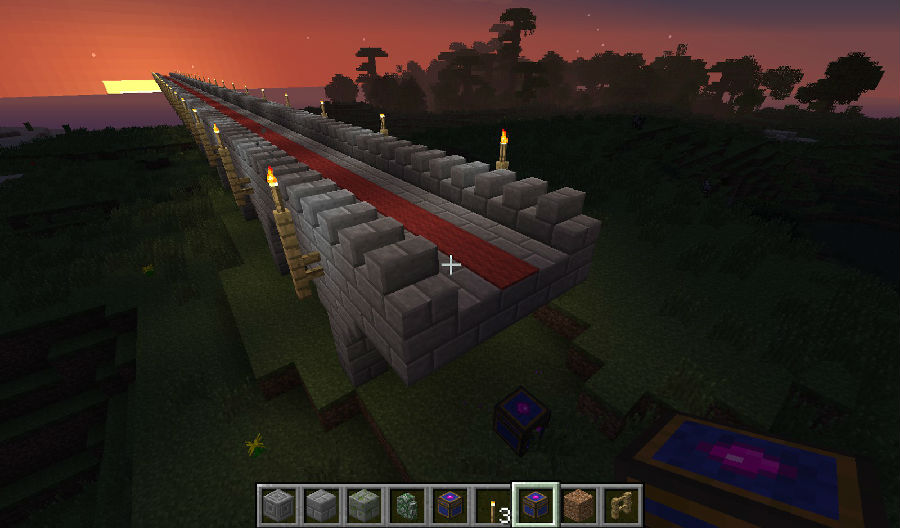Click the highlighted blue gem block slot
Screen dimensions: 900x528
[x=535, y=504]
